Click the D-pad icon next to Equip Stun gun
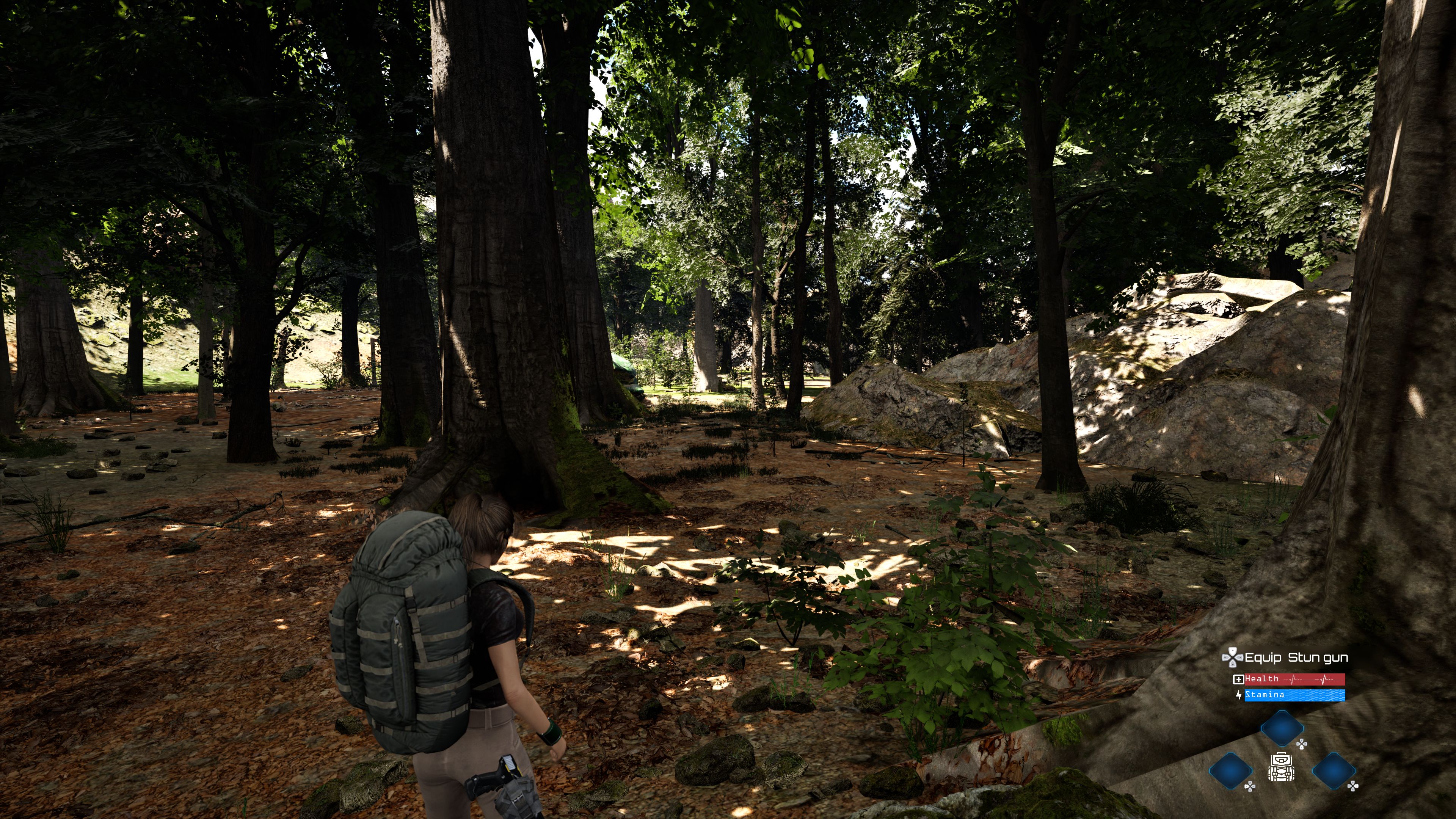 click(x=1233, y=658)
